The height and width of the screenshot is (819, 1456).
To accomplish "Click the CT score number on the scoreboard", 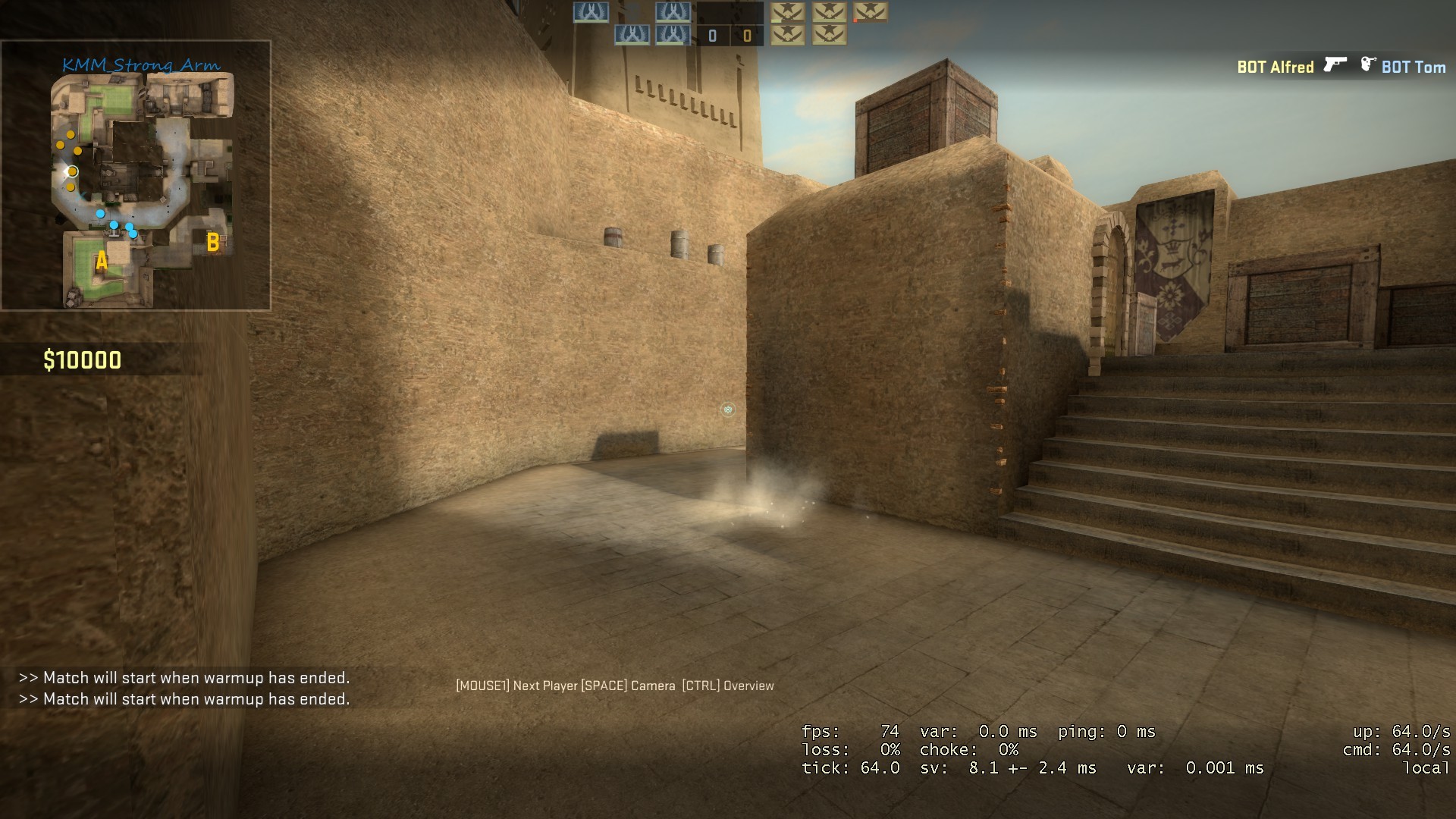I will coord(712,34).
